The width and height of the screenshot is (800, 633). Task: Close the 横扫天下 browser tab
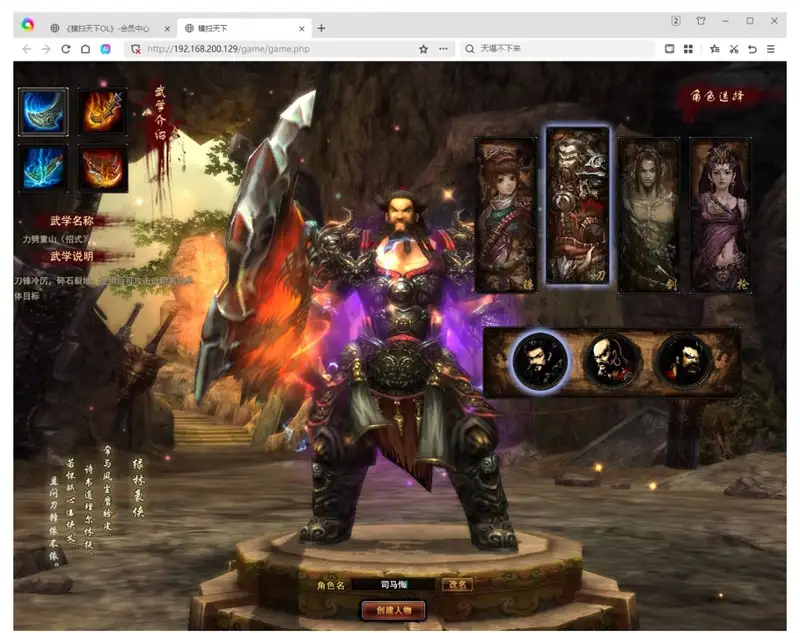pyautogui.click(x=301, y=28)
